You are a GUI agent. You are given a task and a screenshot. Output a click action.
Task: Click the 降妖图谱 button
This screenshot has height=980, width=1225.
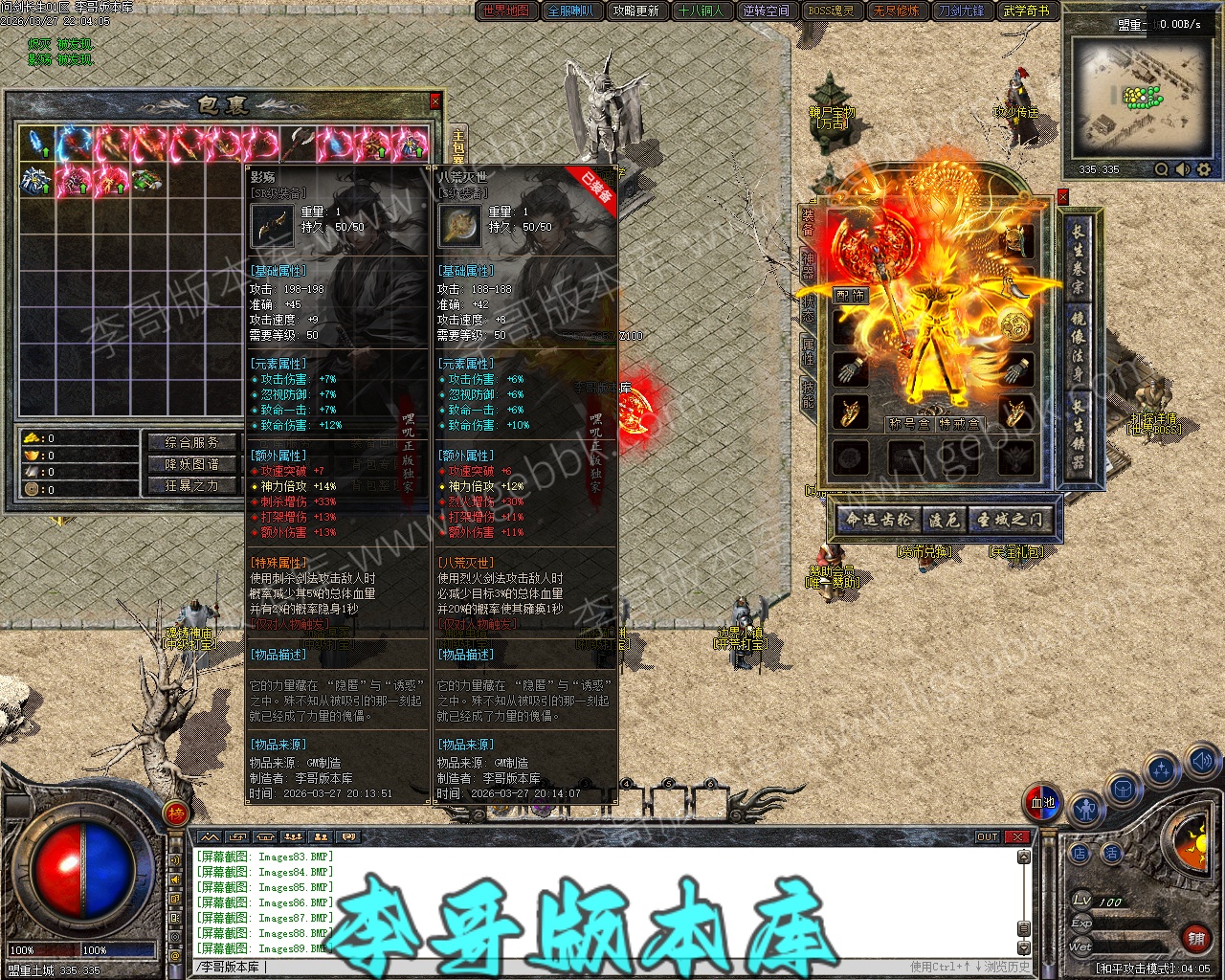(x=192, y=464)
